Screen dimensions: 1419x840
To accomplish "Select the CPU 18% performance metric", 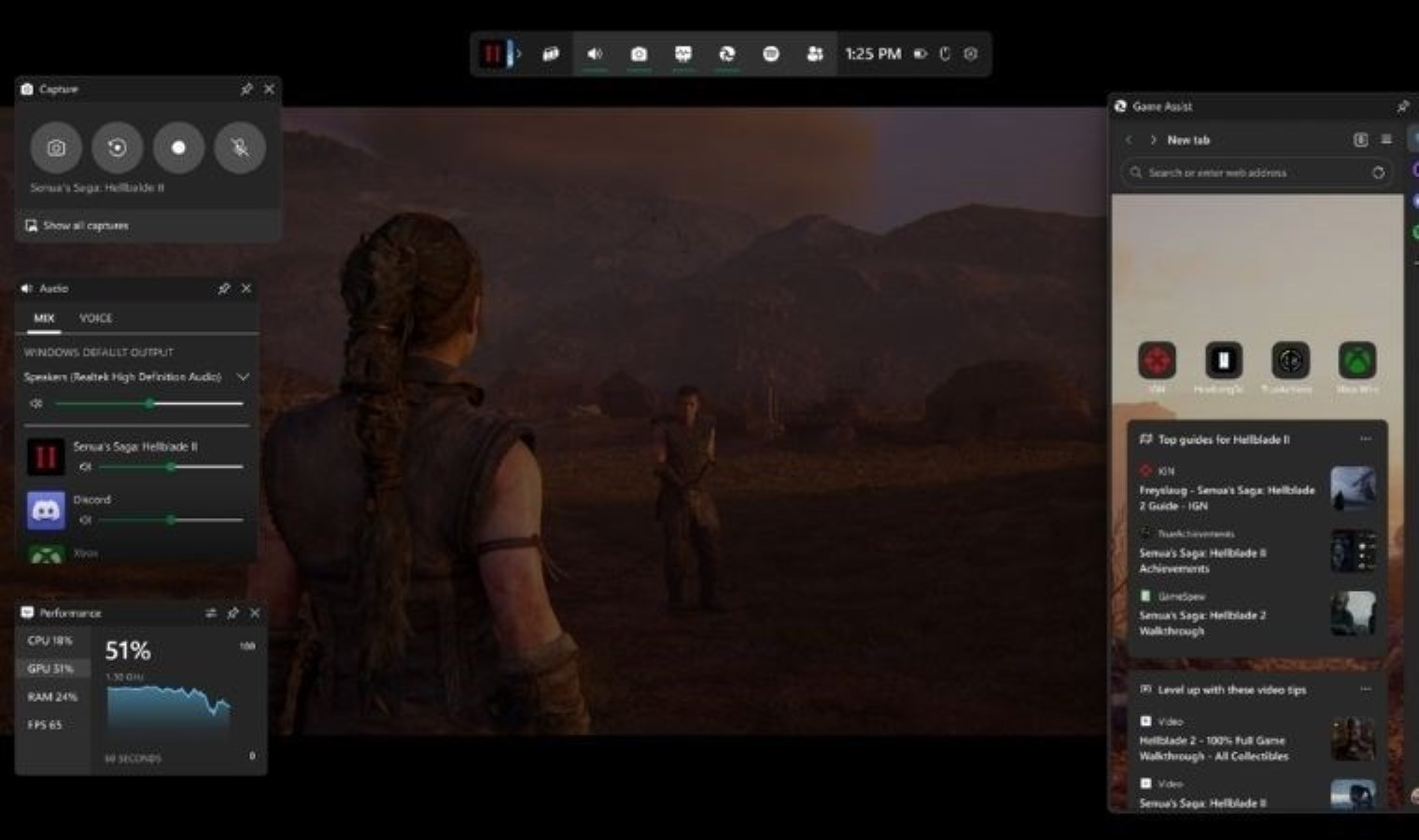I will [x=50, y=640].
